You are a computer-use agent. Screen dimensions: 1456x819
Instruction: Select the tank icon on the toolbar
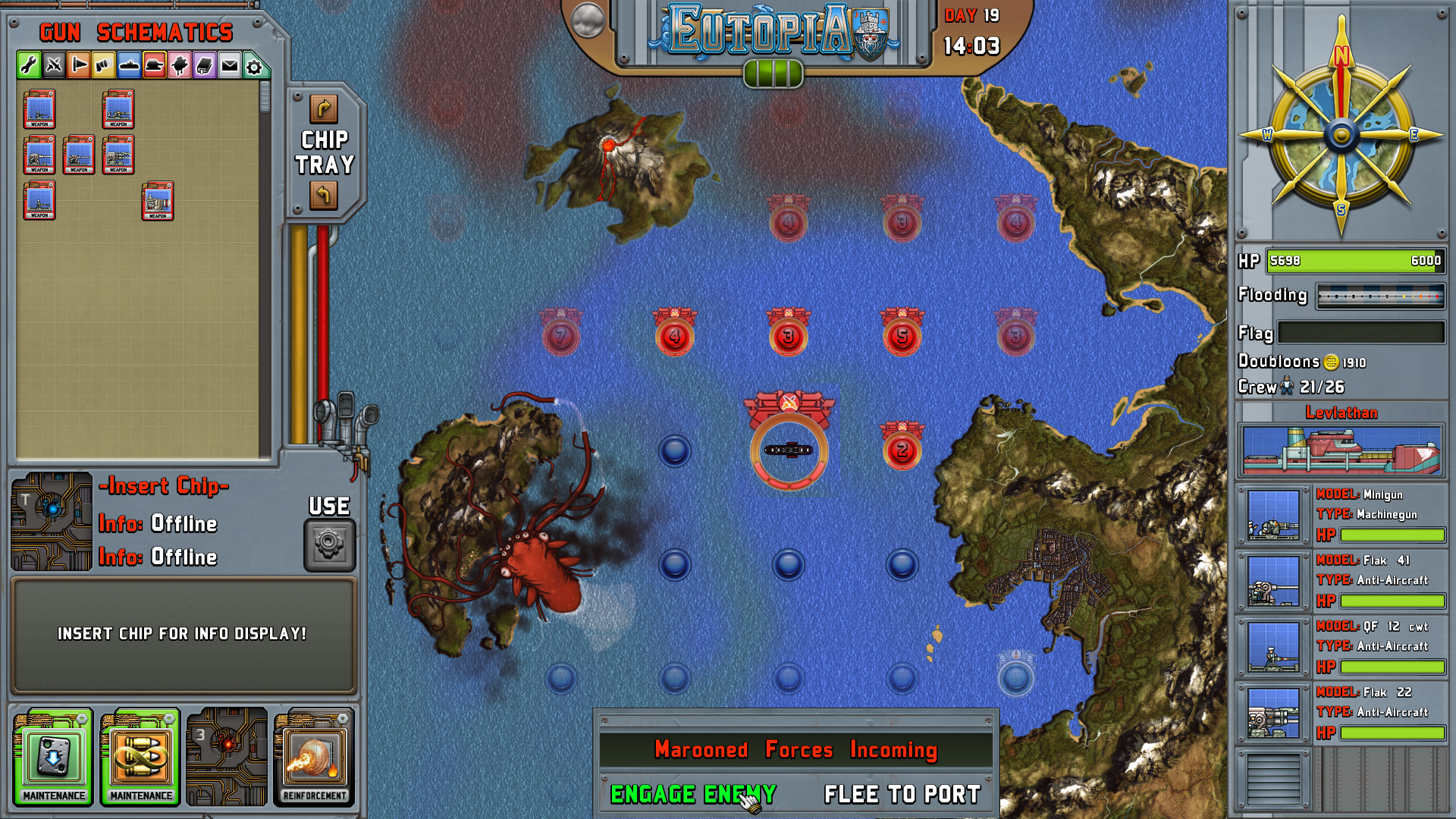click(x=155, y=66)
